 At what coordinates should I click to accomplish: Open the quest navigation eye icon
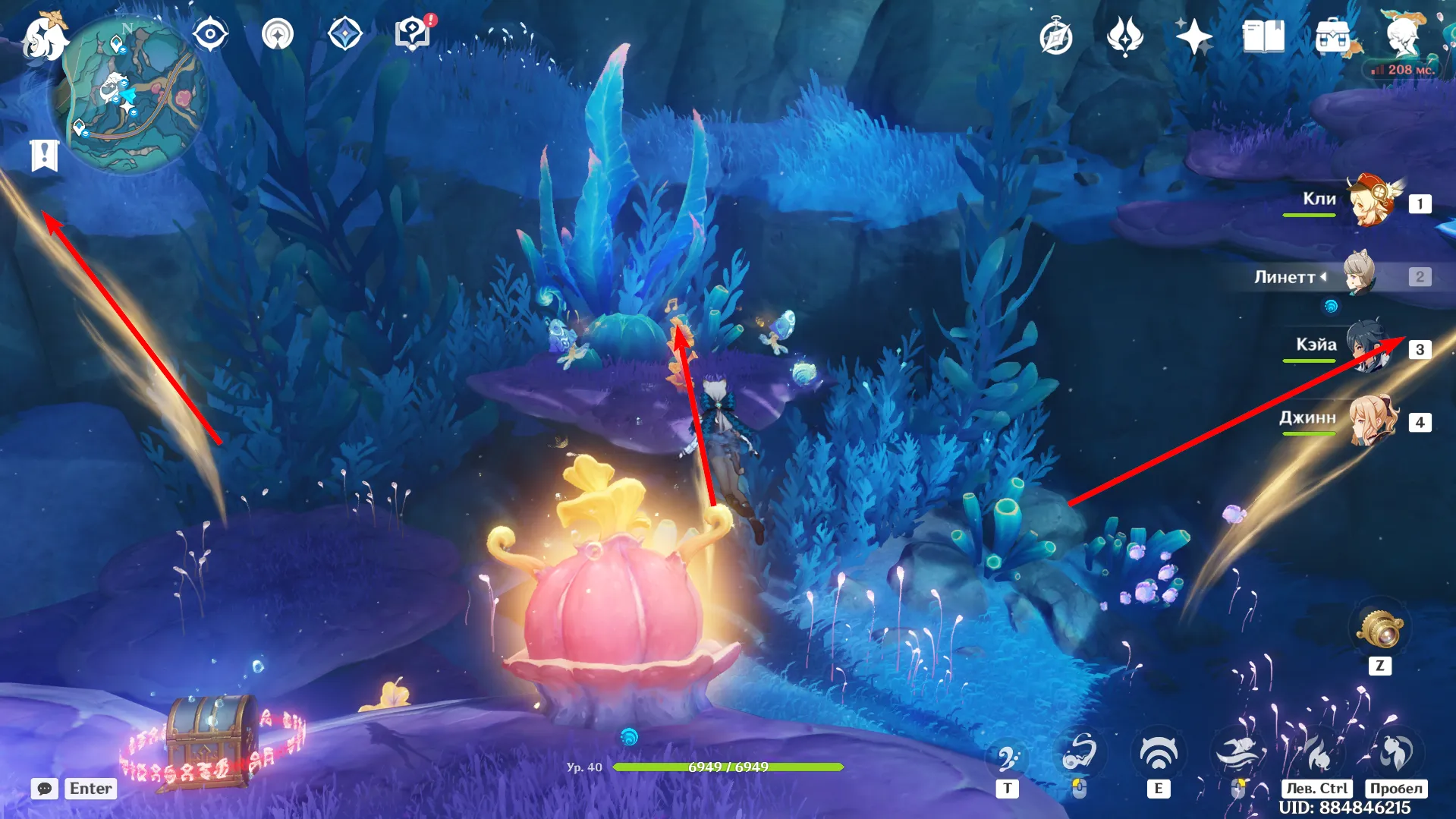[209, 35]
